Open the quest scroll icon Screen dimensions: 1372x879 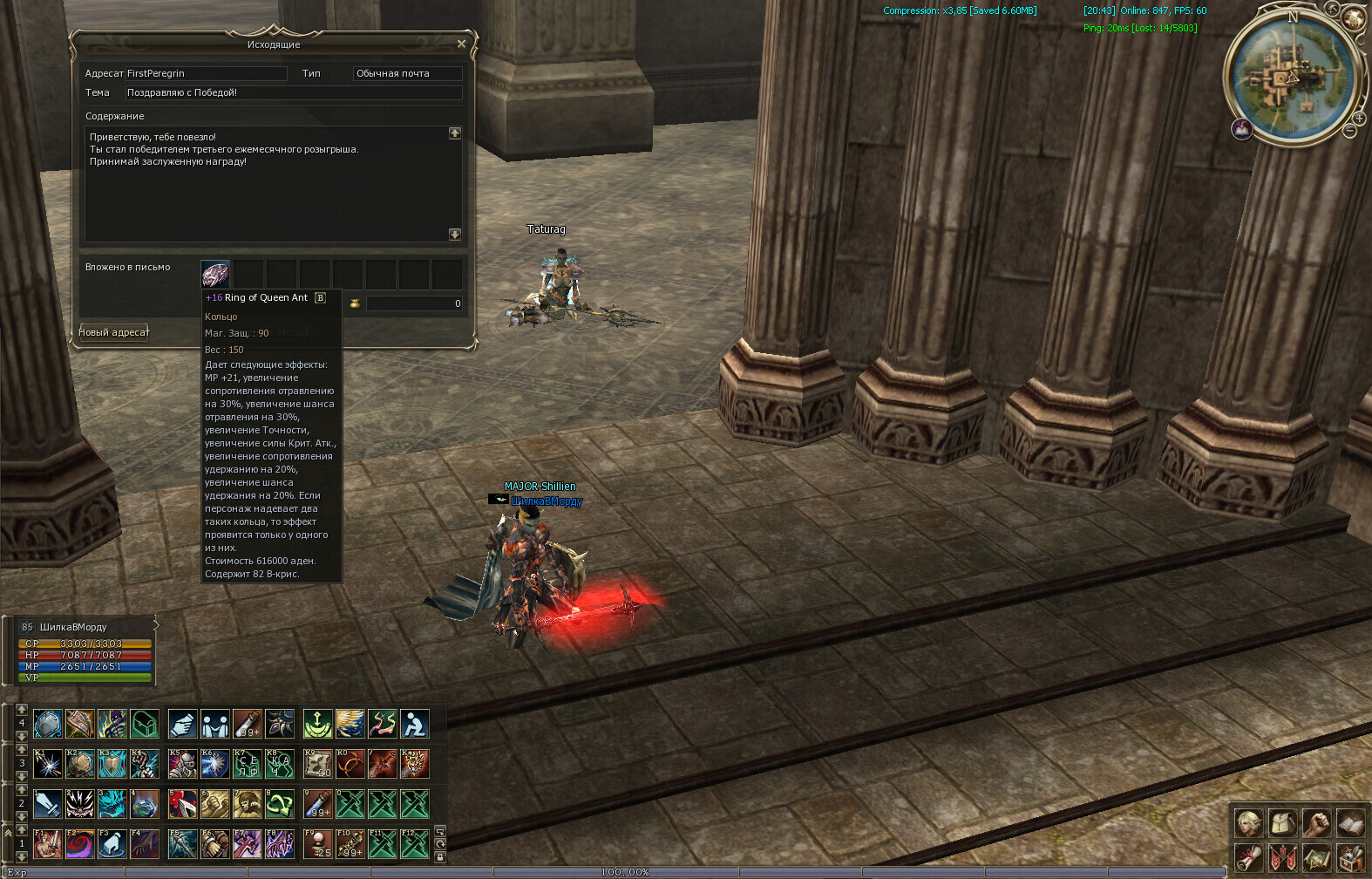pos(1248,857)
